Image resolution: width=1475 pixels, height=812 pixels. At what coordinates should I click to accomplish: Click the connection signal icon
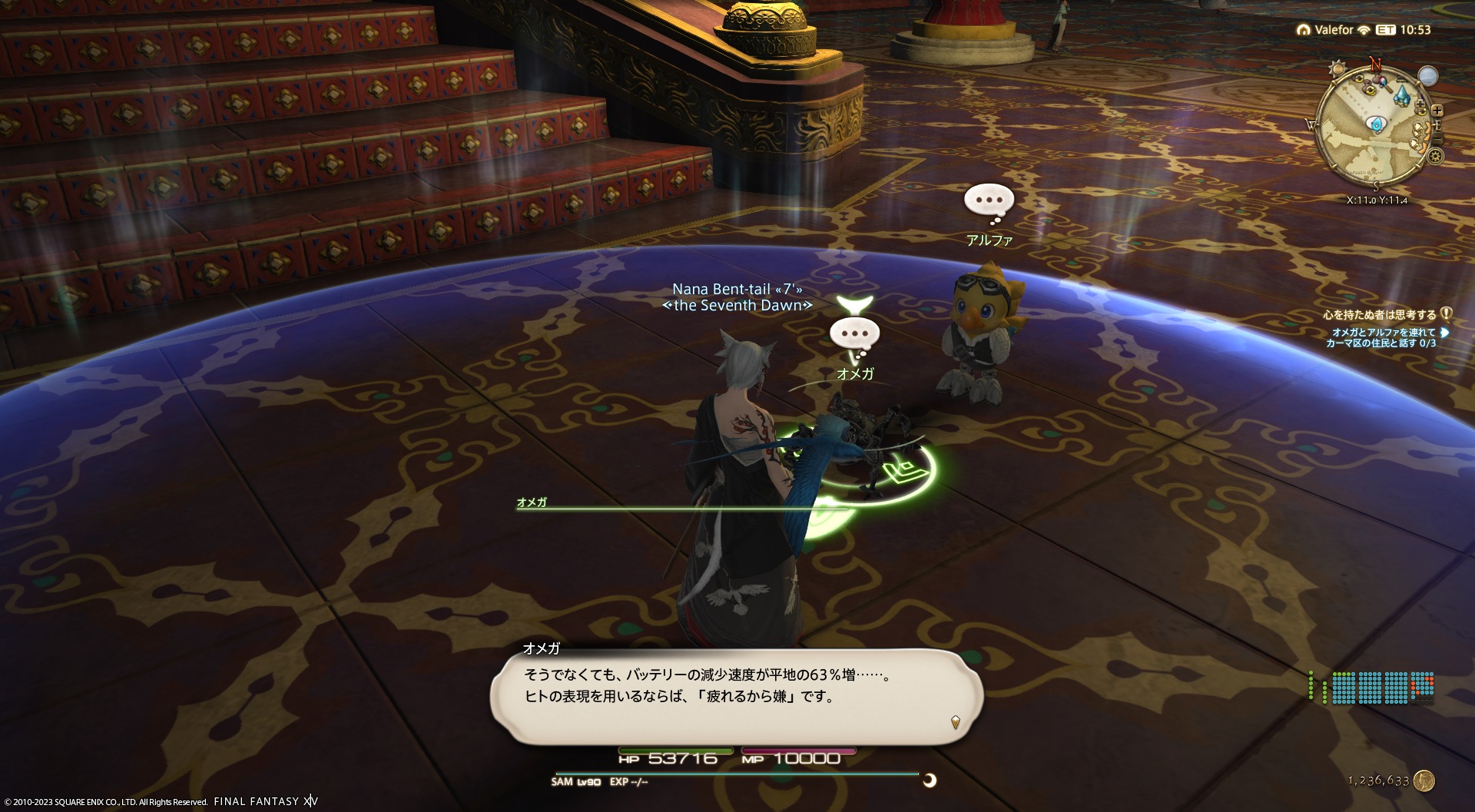pos(1364,30)
